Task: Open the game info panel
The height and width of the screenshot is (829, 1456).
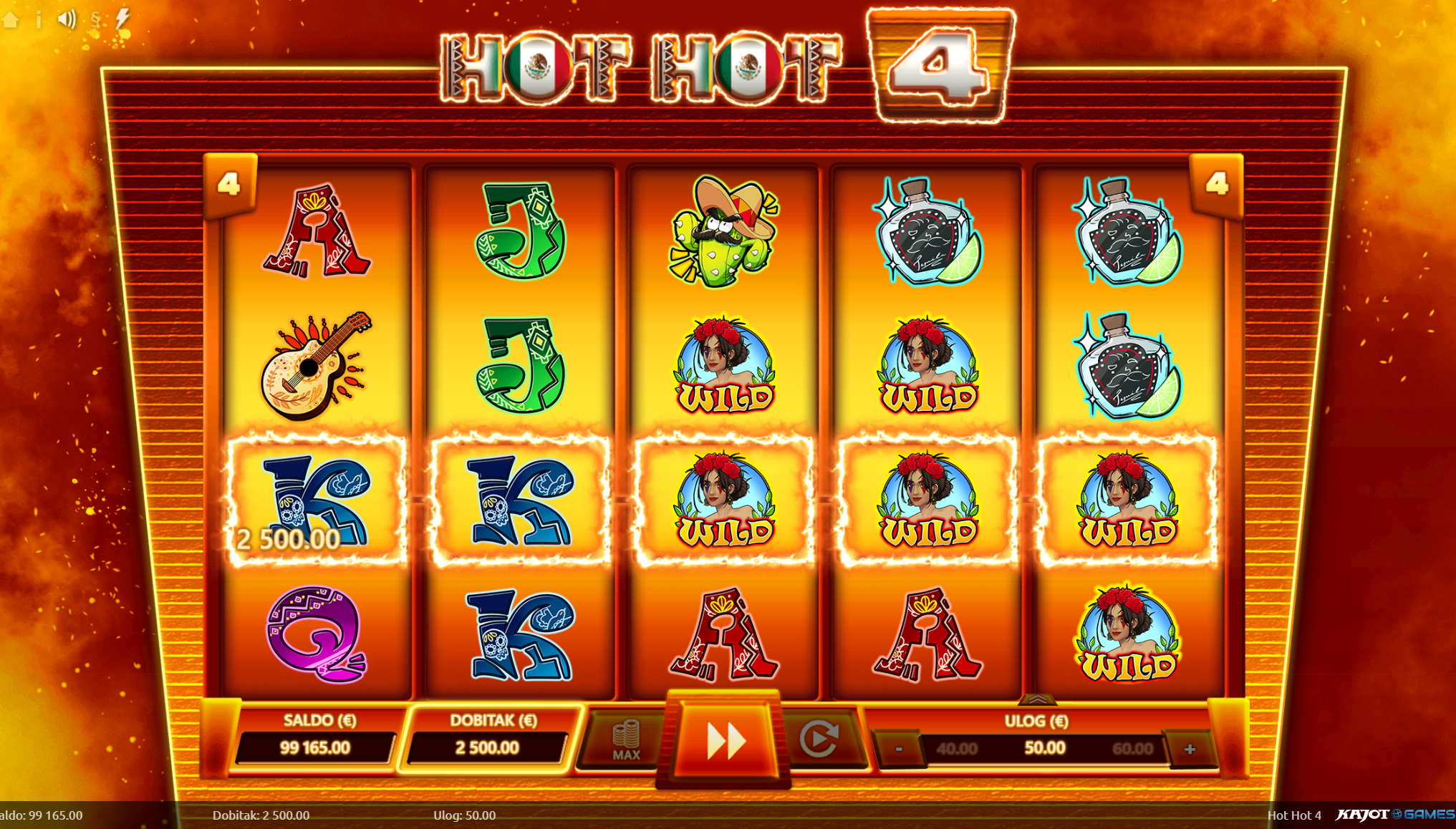Action: [39, 19]
